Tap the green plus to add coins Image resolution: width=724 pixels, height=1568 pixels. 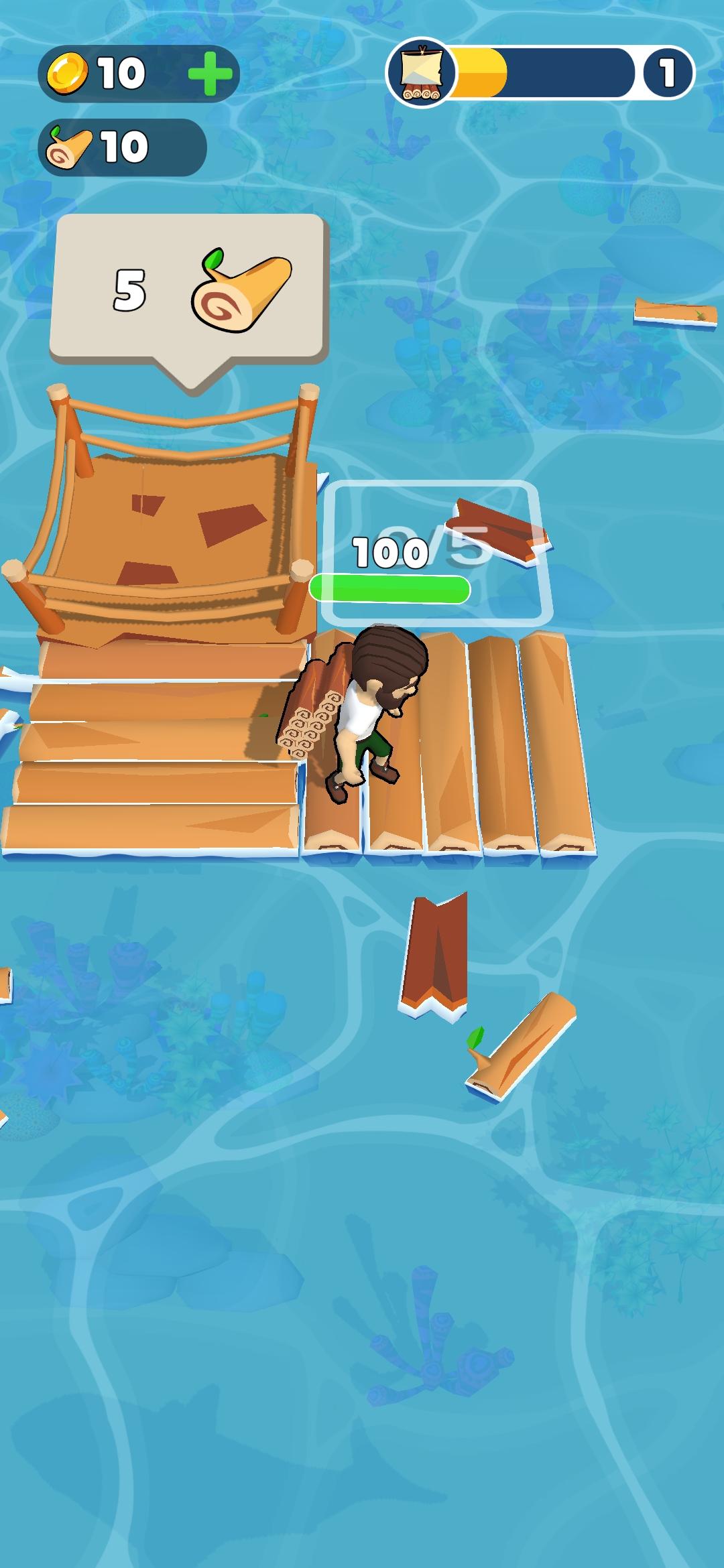pyautogui.click(x=210, y=73)
